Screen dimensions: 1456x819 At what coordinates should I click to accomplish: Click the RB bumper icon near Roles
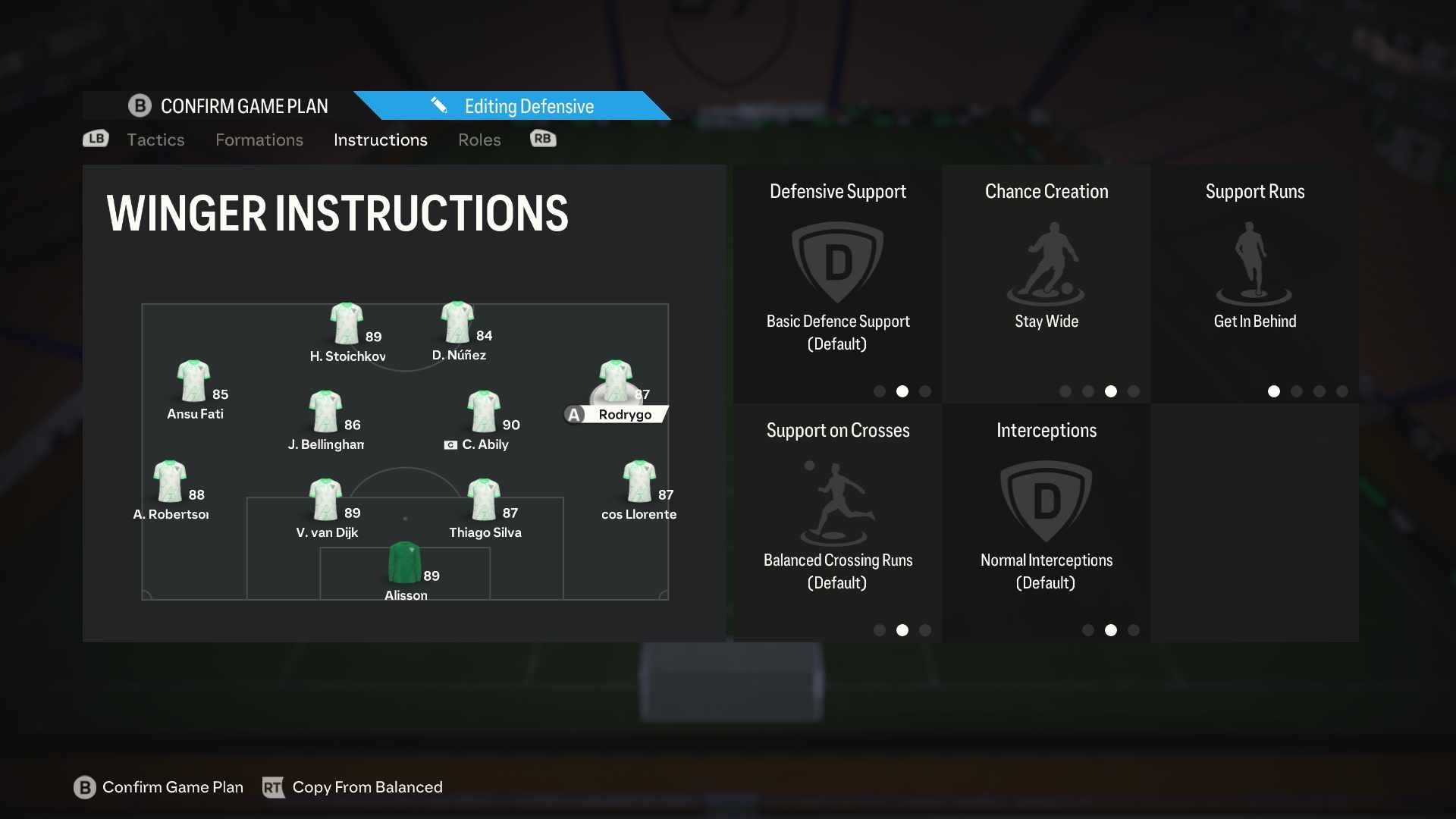[542, 139]
